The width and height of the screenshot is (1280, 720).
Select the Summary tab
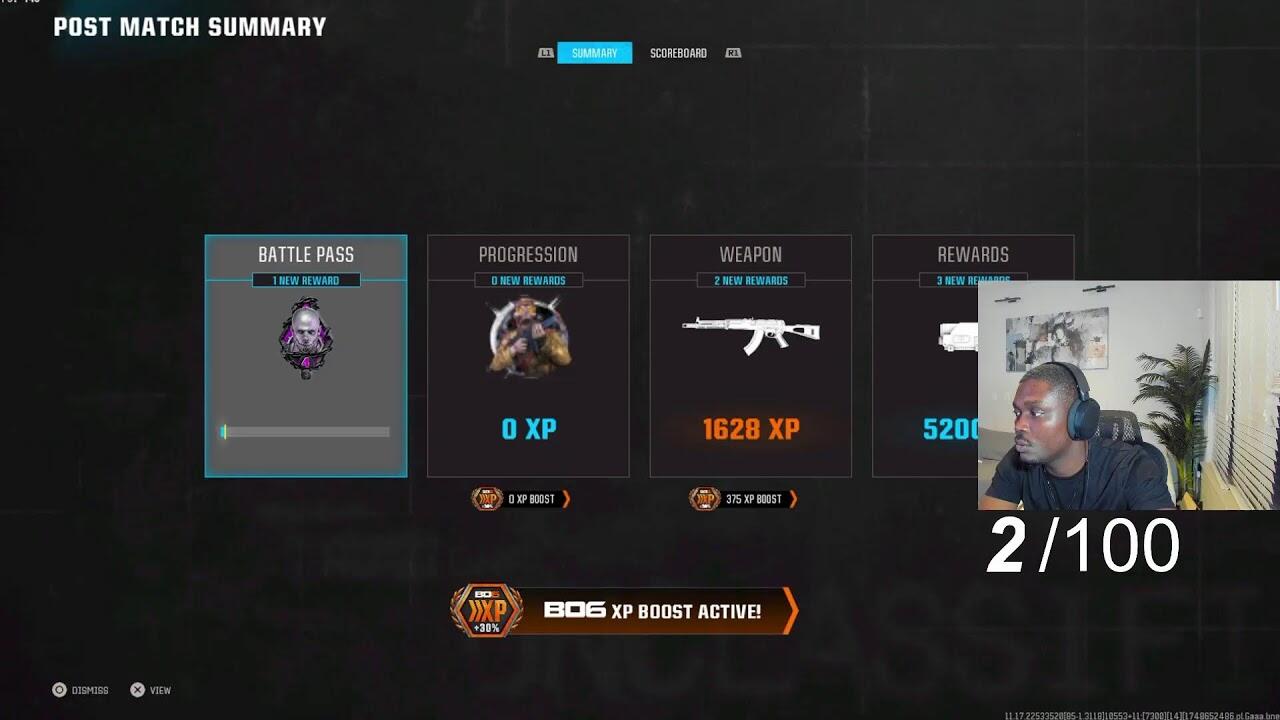coord(594,53)
